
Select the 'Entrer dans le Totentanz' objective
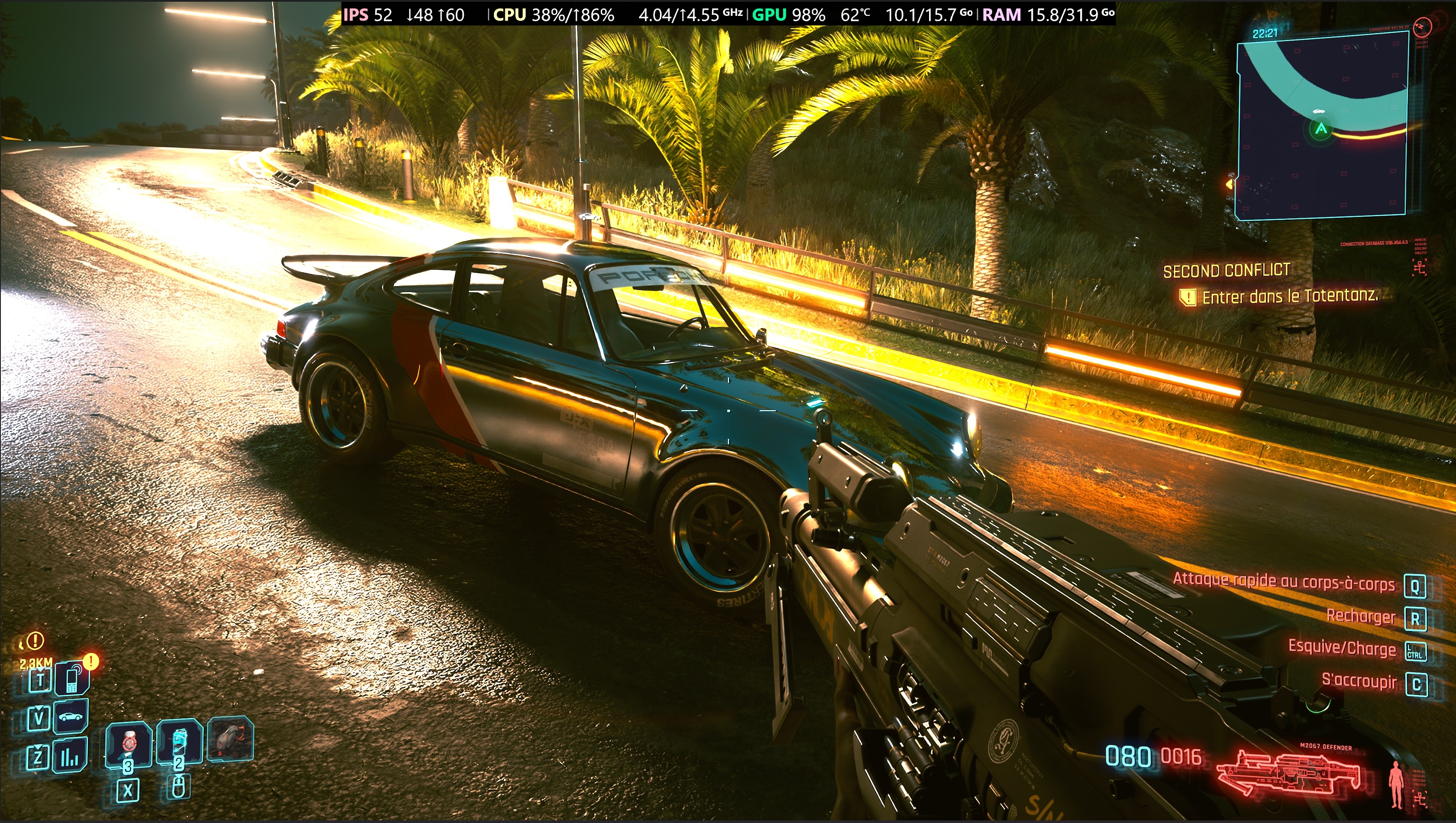(x=1289, y=296)
